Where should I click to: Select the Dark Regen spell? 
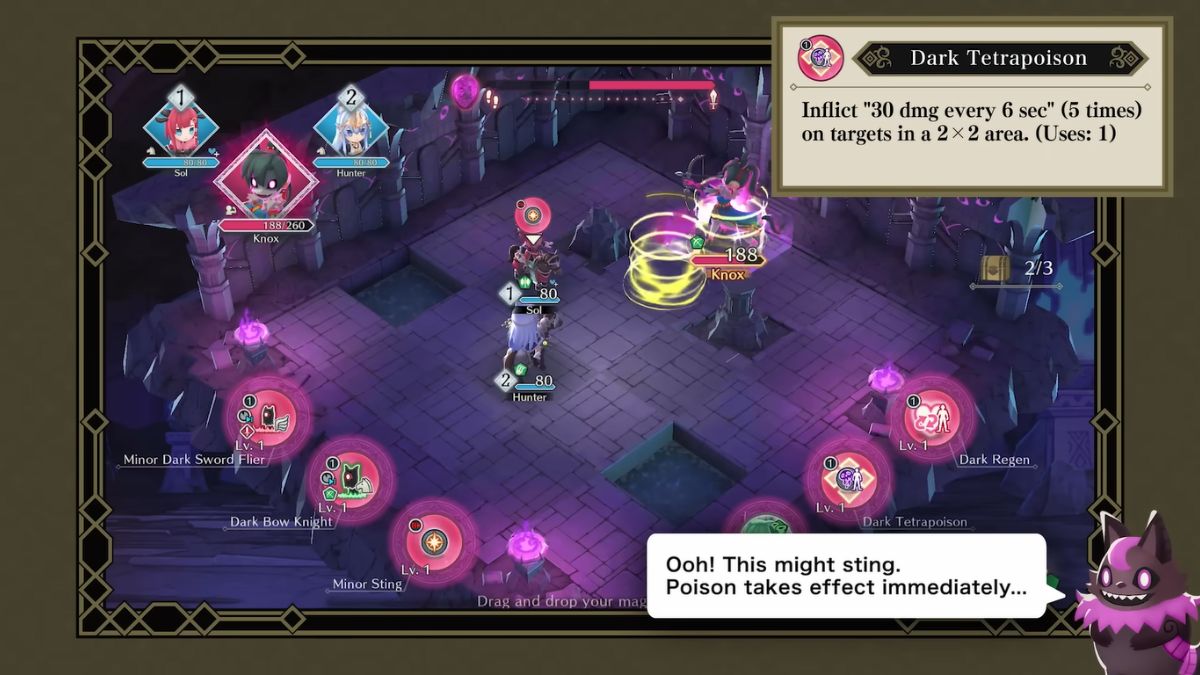(932, 418)
